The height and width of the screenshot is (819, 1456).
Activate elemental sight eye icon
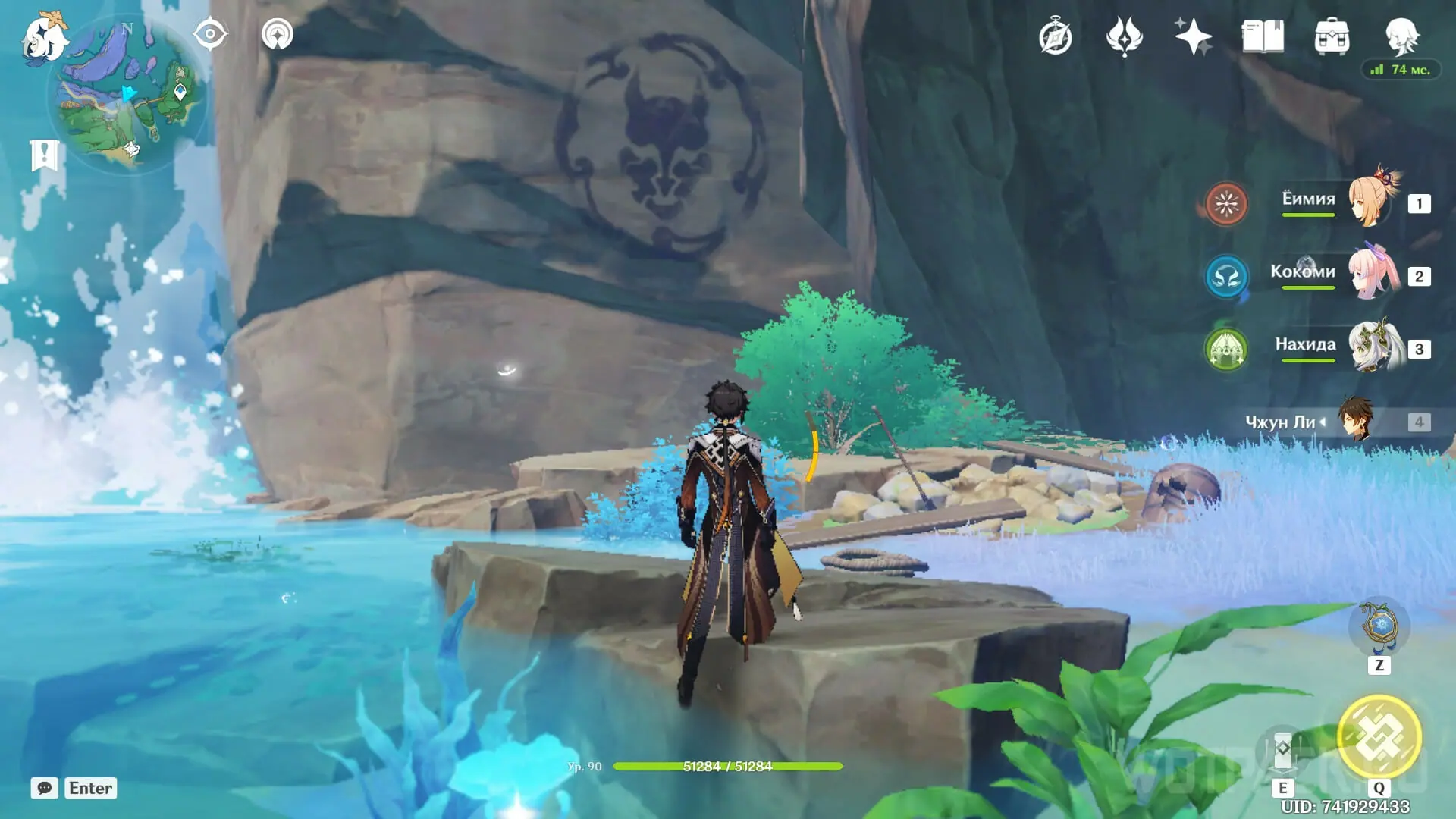tap(209, 35)
